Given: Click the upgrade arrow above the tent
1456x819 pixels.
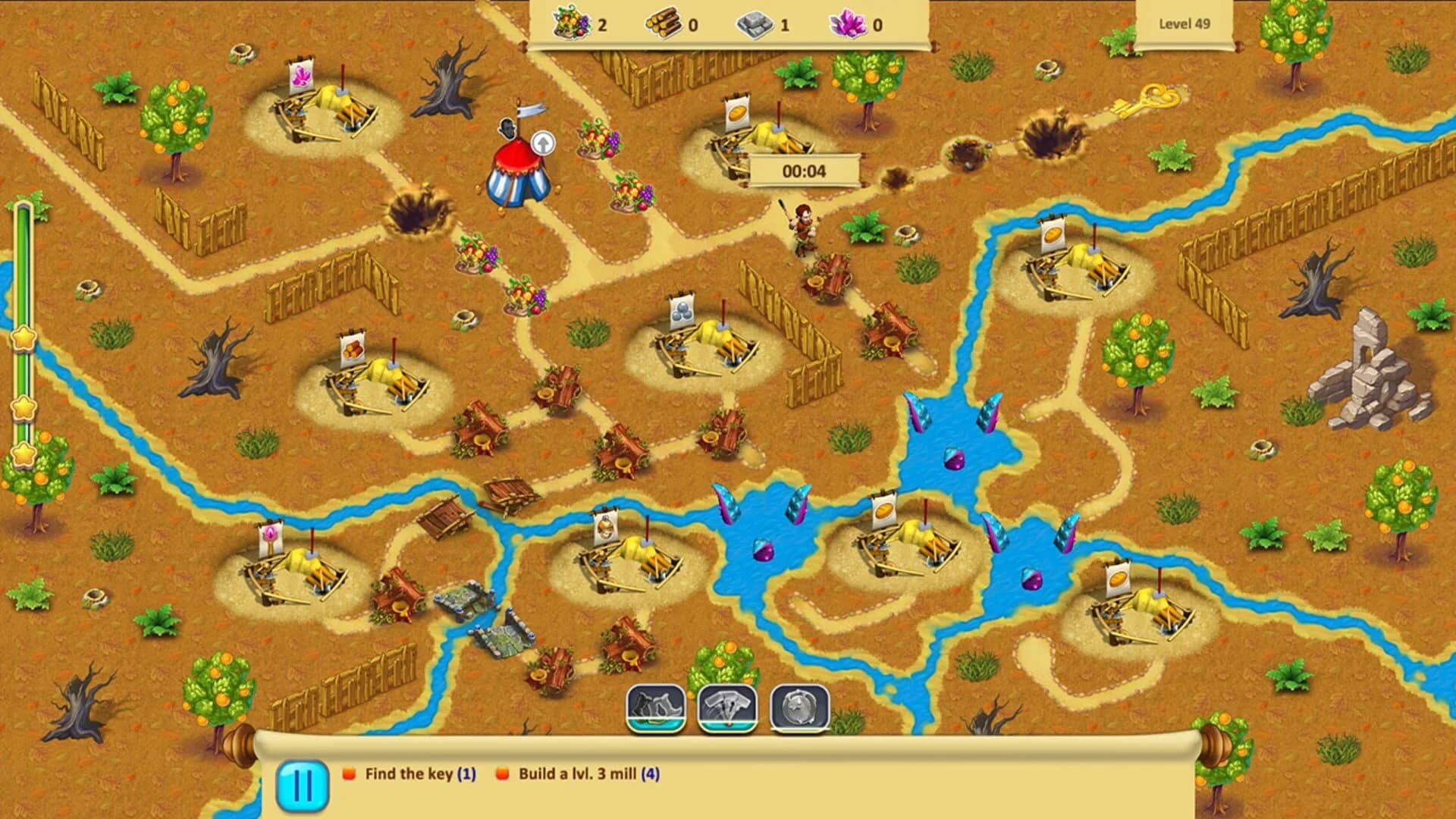Looking at the screenshot, I should point(542,143).
